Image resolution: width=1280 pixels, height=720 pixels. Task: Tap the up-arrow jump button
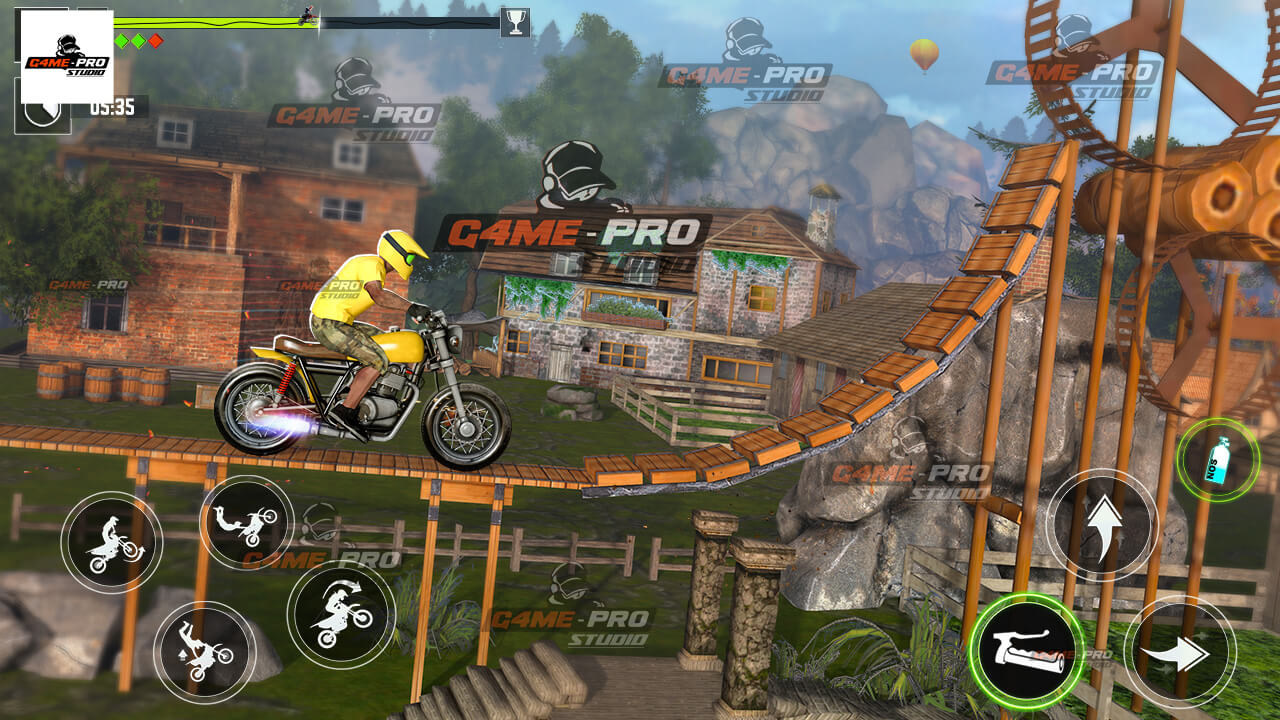tap(1102, 523)
